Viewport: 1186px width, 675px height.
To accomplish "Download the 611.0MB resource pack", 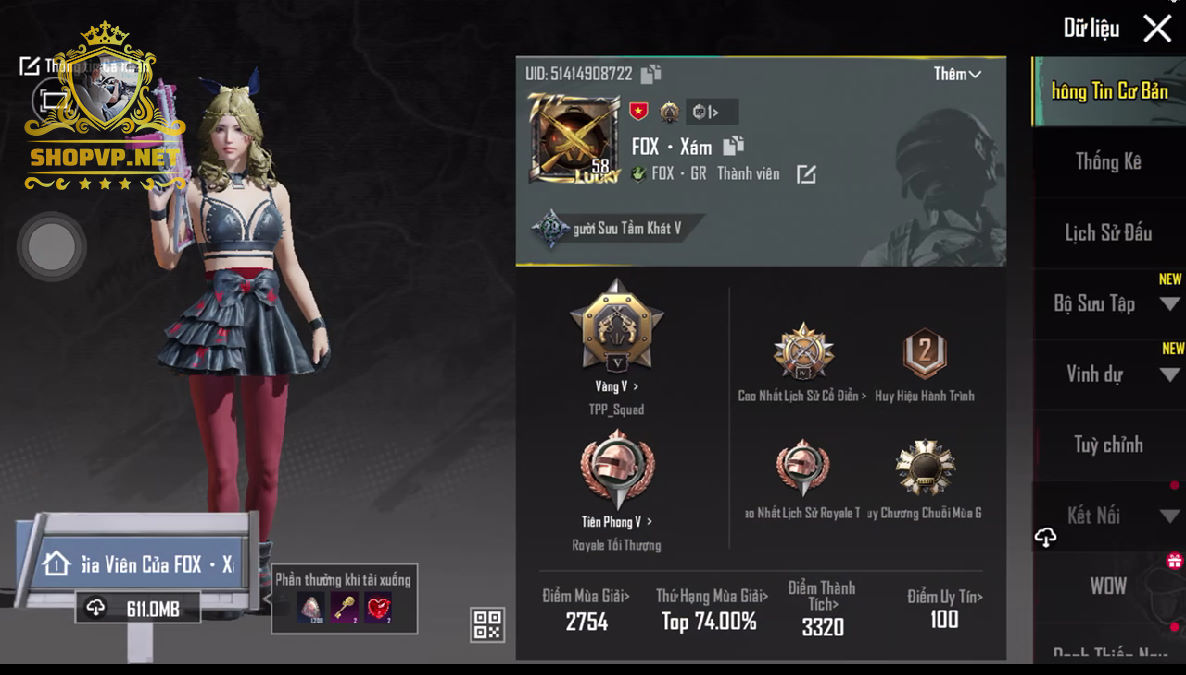I will 138,608.
